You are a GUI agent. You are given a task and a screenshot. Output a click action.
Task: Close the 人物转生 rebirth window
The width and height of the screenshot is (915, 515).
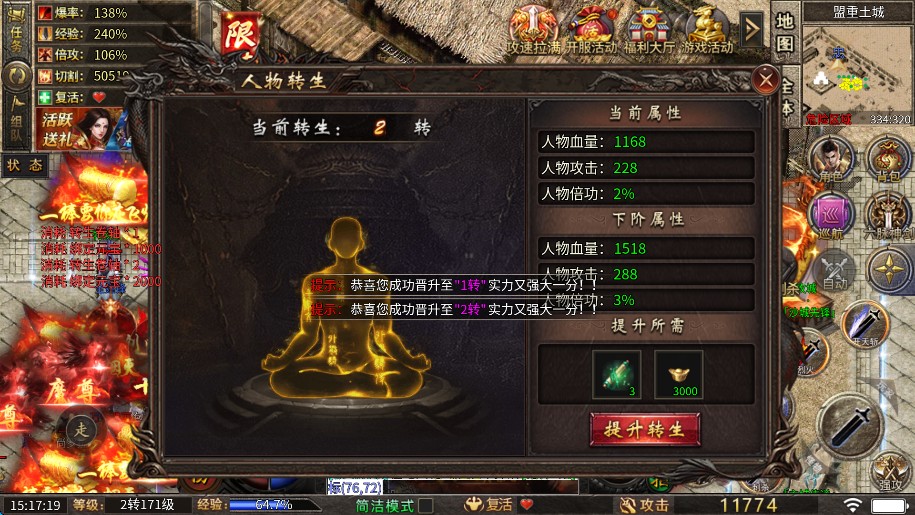pyautogui.click(x=766, y=79)
